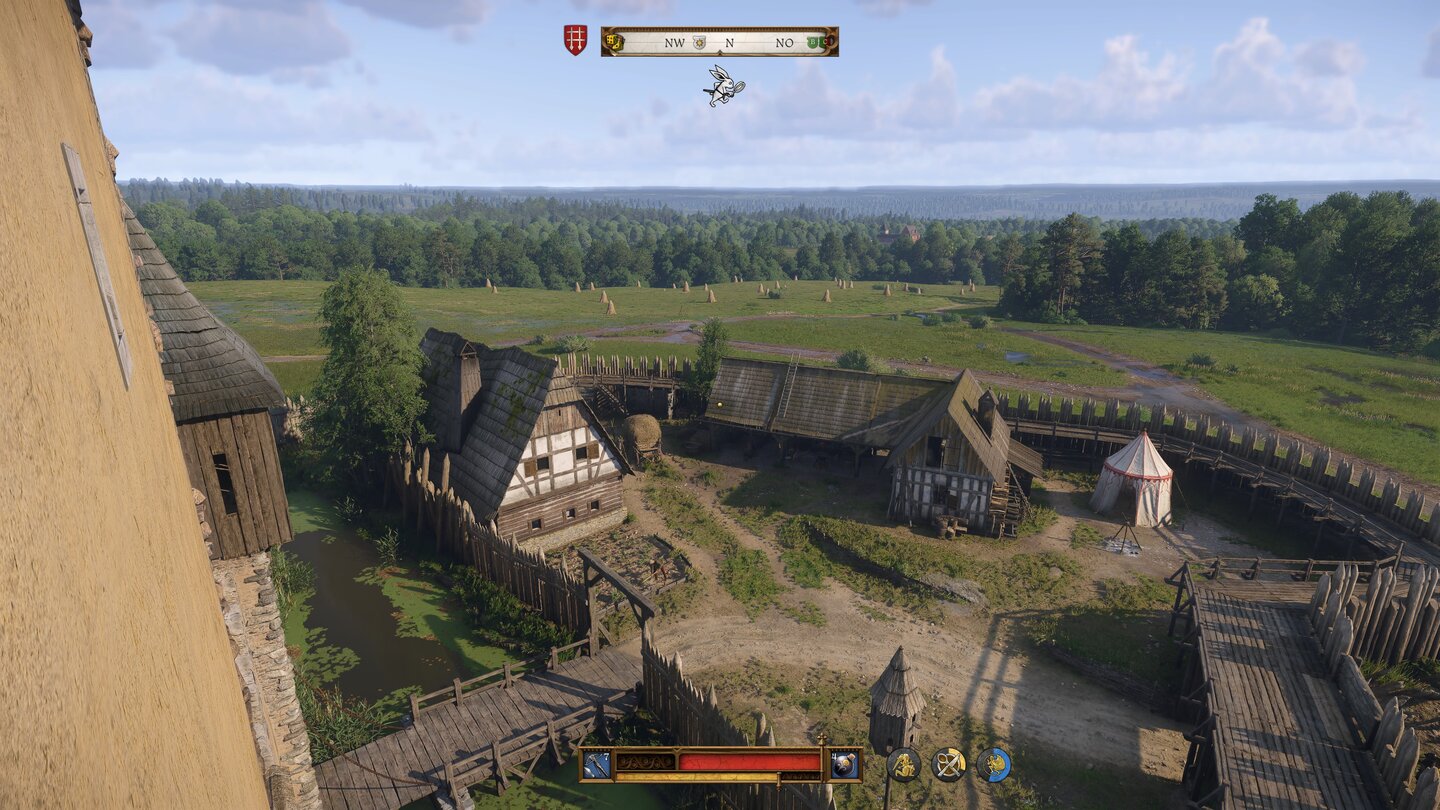Click the blue-ringed crouching figure icon
Viewport: 1440px width, 810px height.
point(993,765)
